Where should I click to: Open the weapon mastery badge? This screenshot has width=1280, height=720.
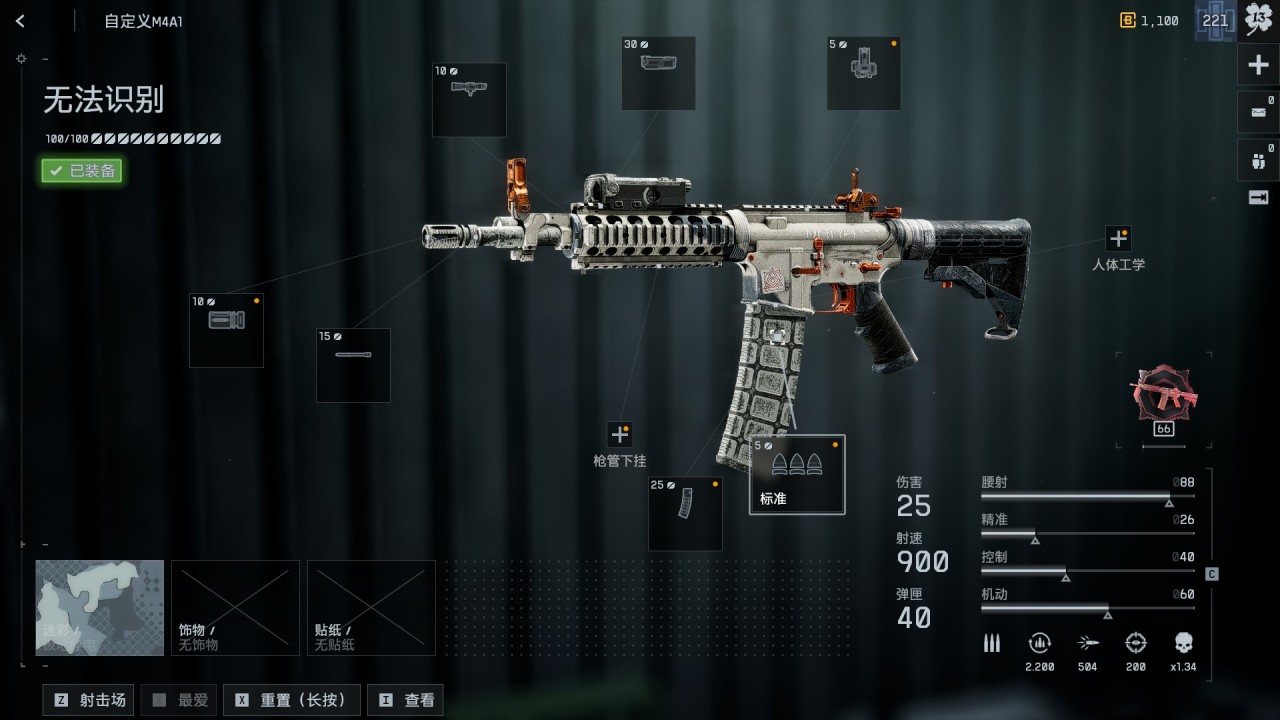tap(1163, 394)
